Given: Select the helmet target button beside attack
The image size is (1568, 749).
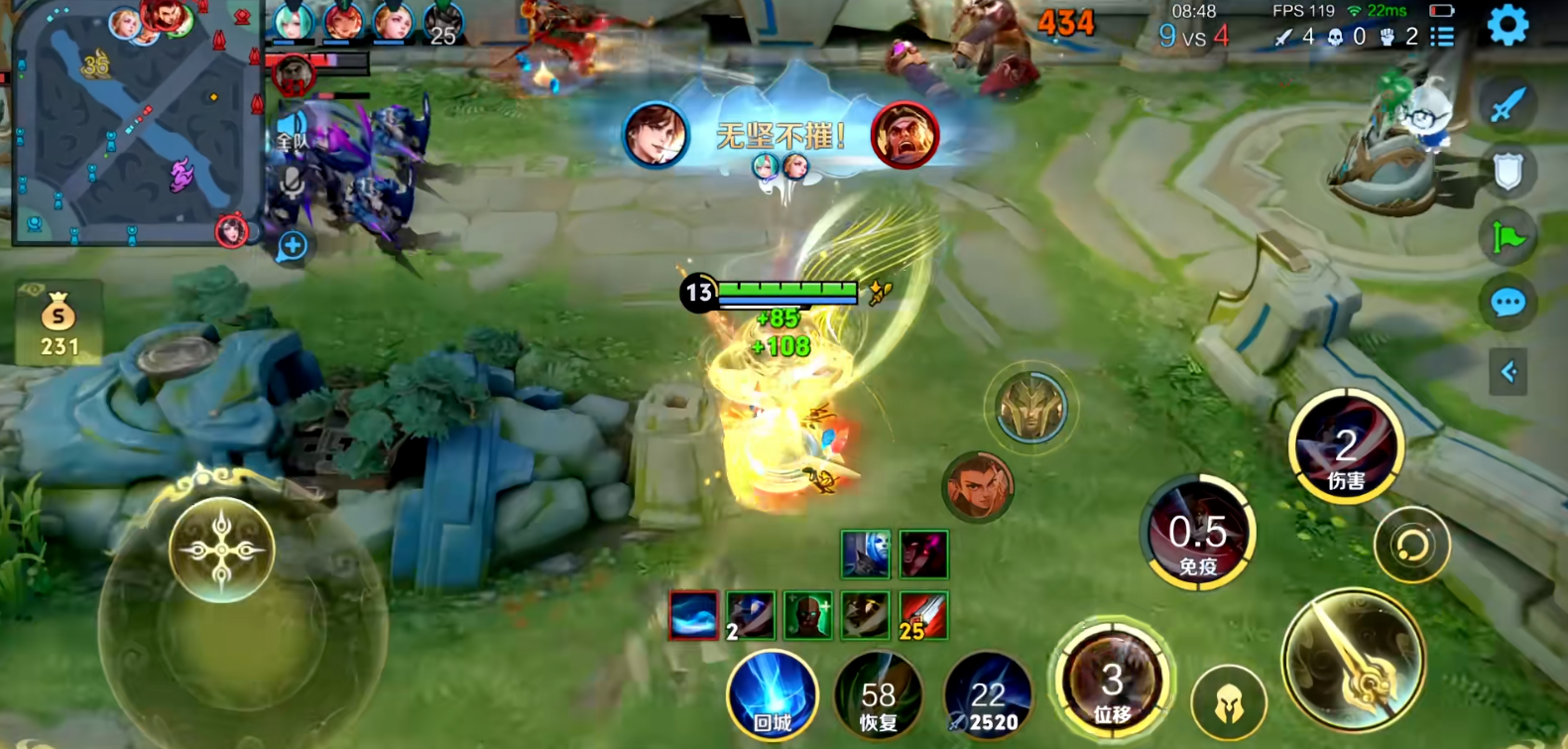Looking at the screenshot, I should [x=1229, y=702].
